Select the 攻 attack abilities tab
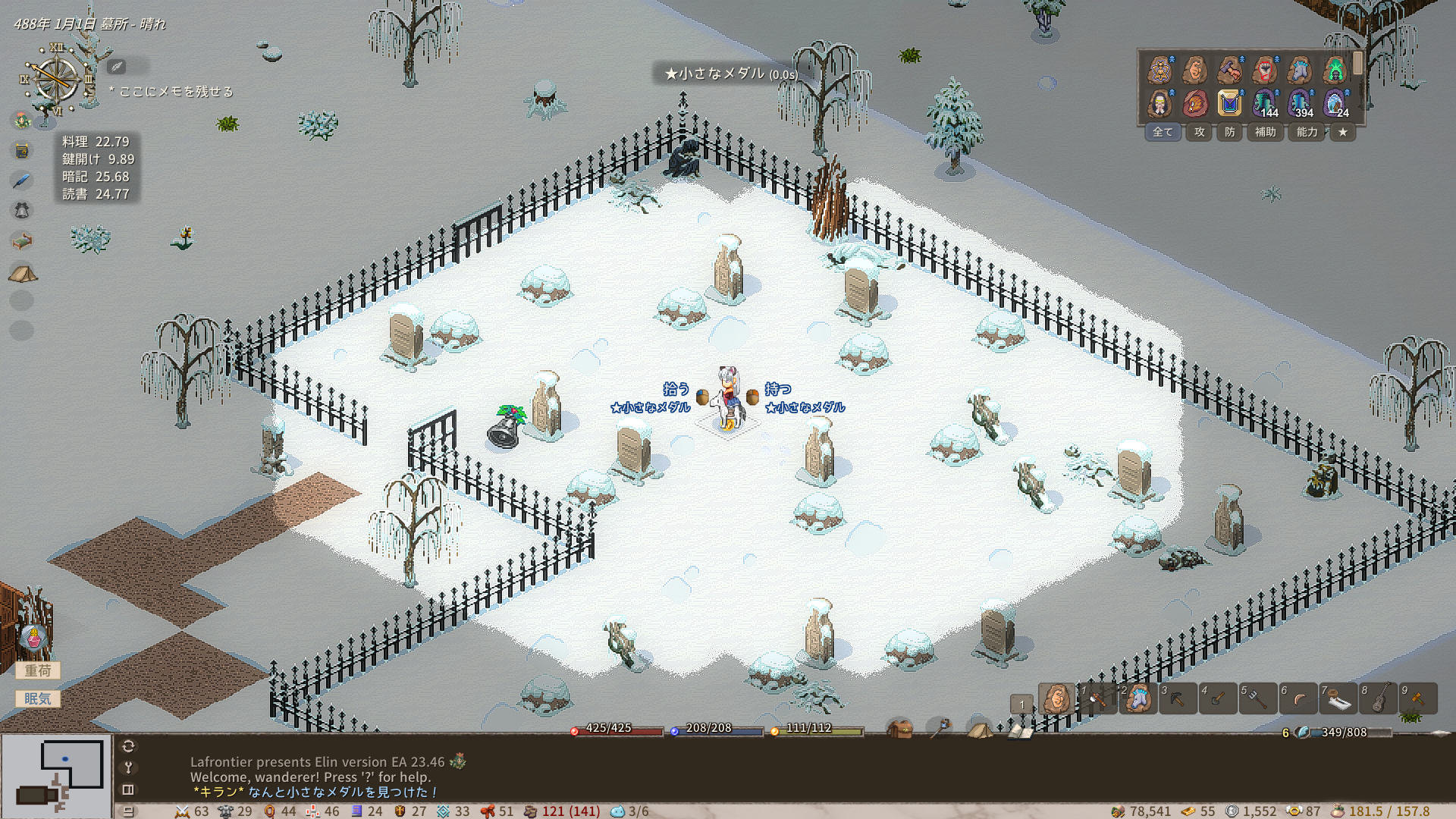Screen dimensions: 1456x819 [x=1200, y=132]
